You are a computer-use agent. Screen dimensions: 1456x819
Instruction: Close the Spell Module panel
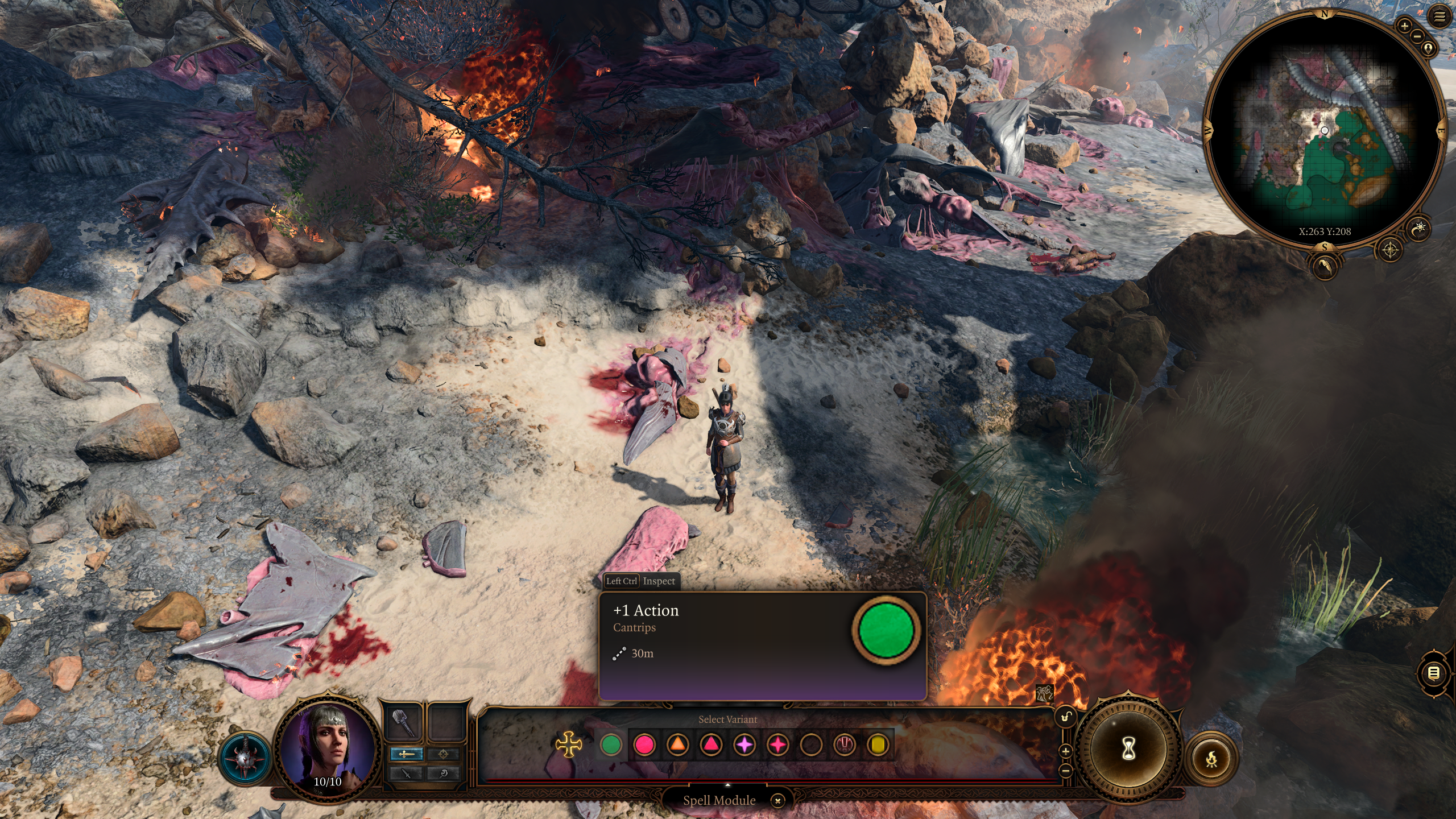[x=777, y=801]
